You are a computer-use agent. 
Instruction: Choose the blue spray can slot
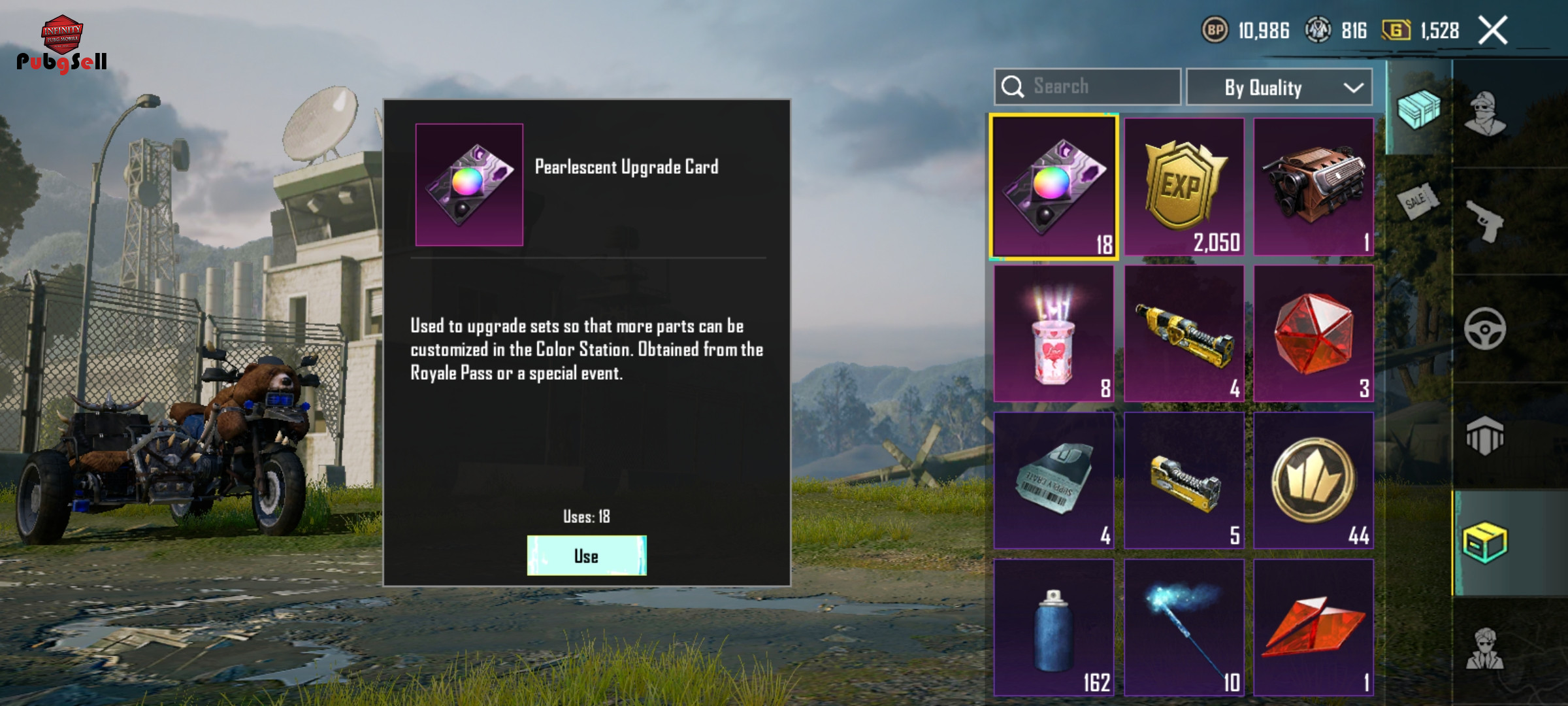click(x=1054, y=628)
